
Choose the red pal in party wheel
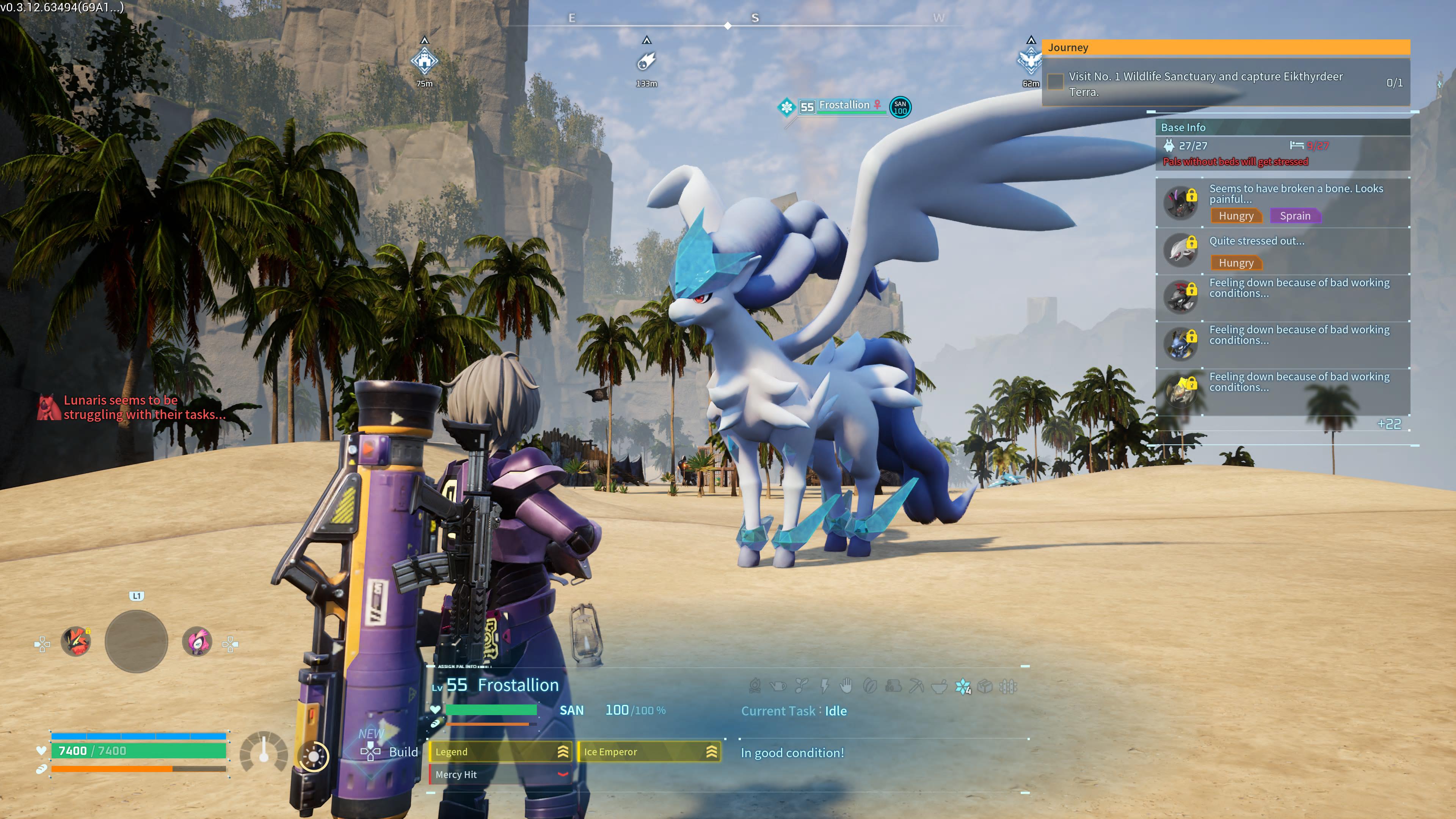pos(76,642)
